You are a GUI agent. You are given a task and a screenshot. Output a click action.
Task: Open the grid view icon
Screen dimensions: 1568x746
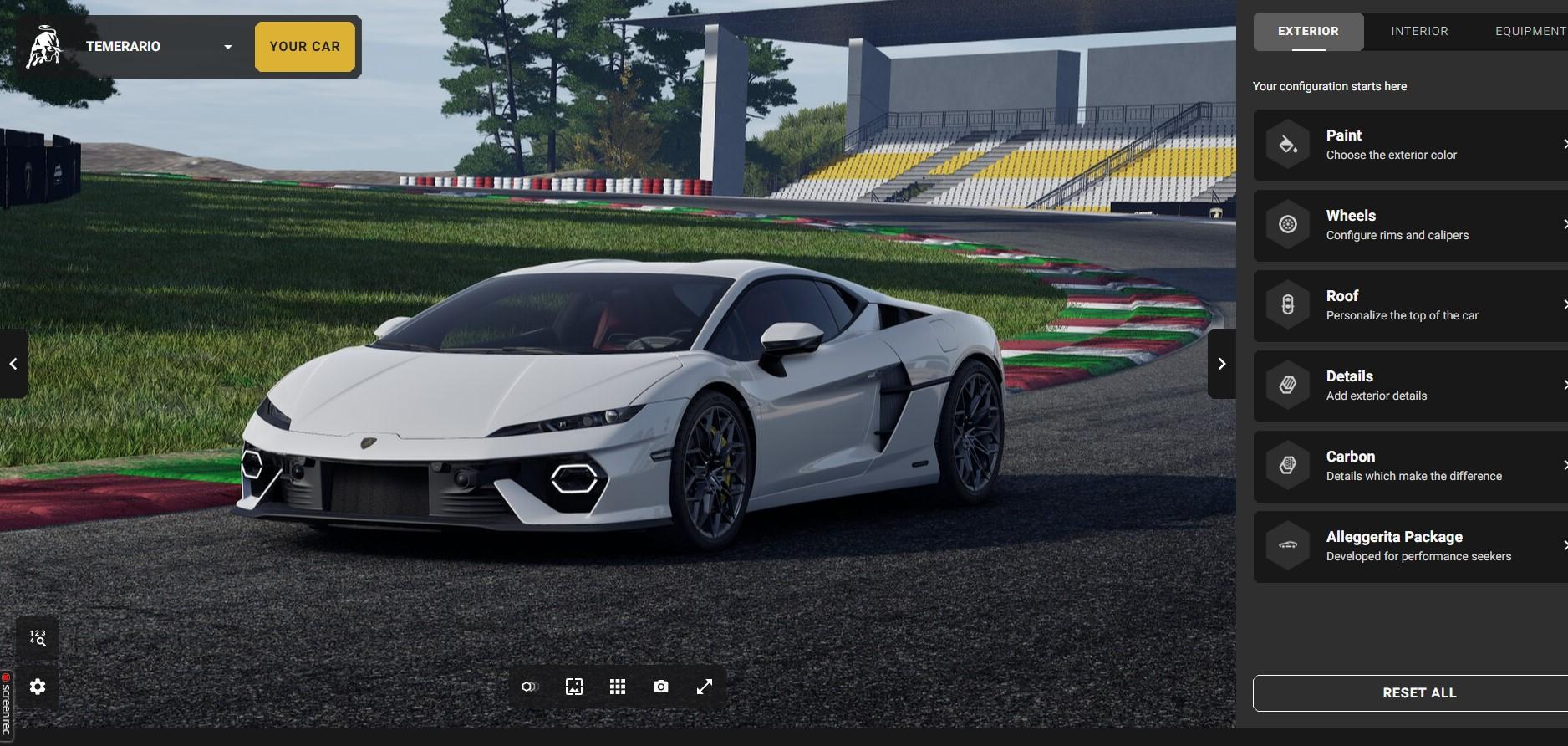click(618, 686)
